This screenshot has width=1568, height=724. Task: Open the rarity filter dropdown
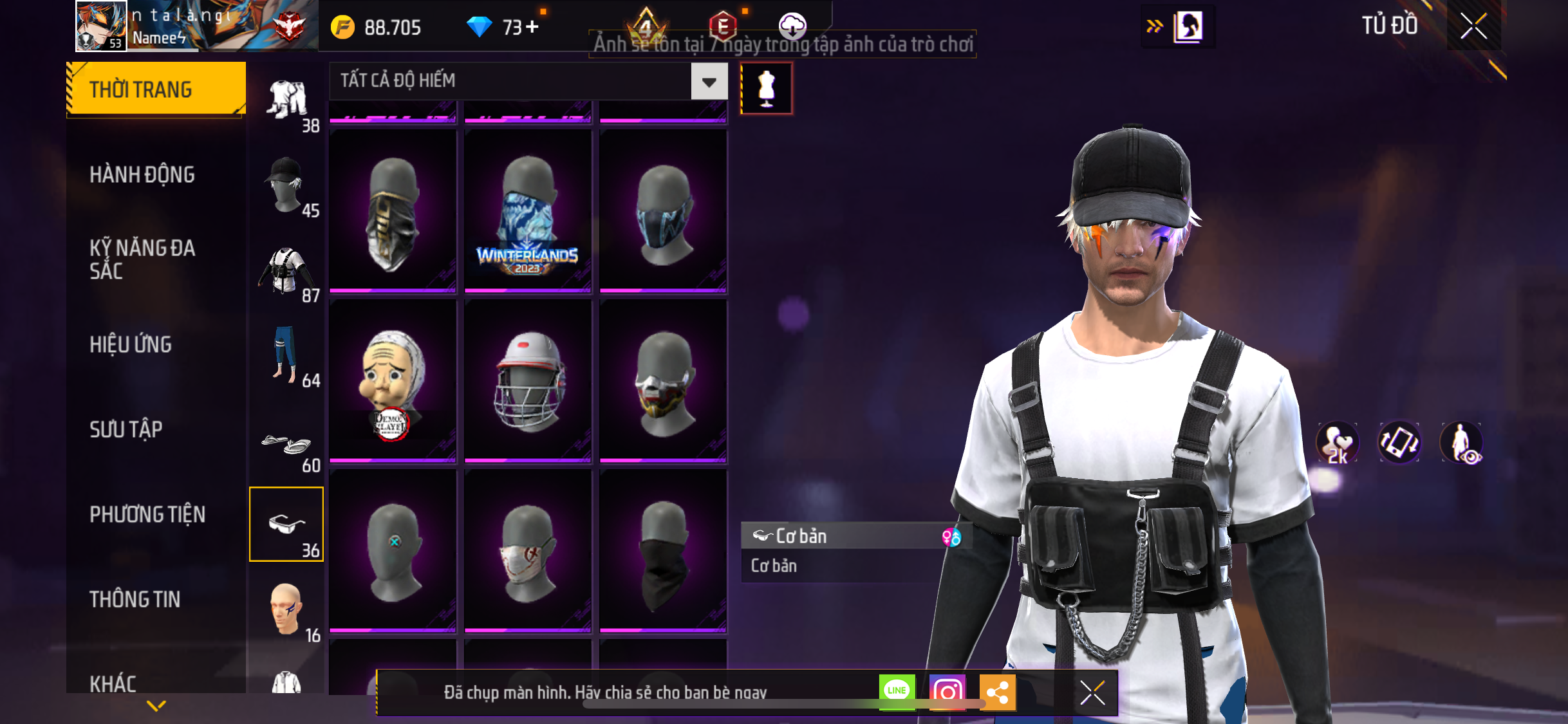click(x=709, y=81)
